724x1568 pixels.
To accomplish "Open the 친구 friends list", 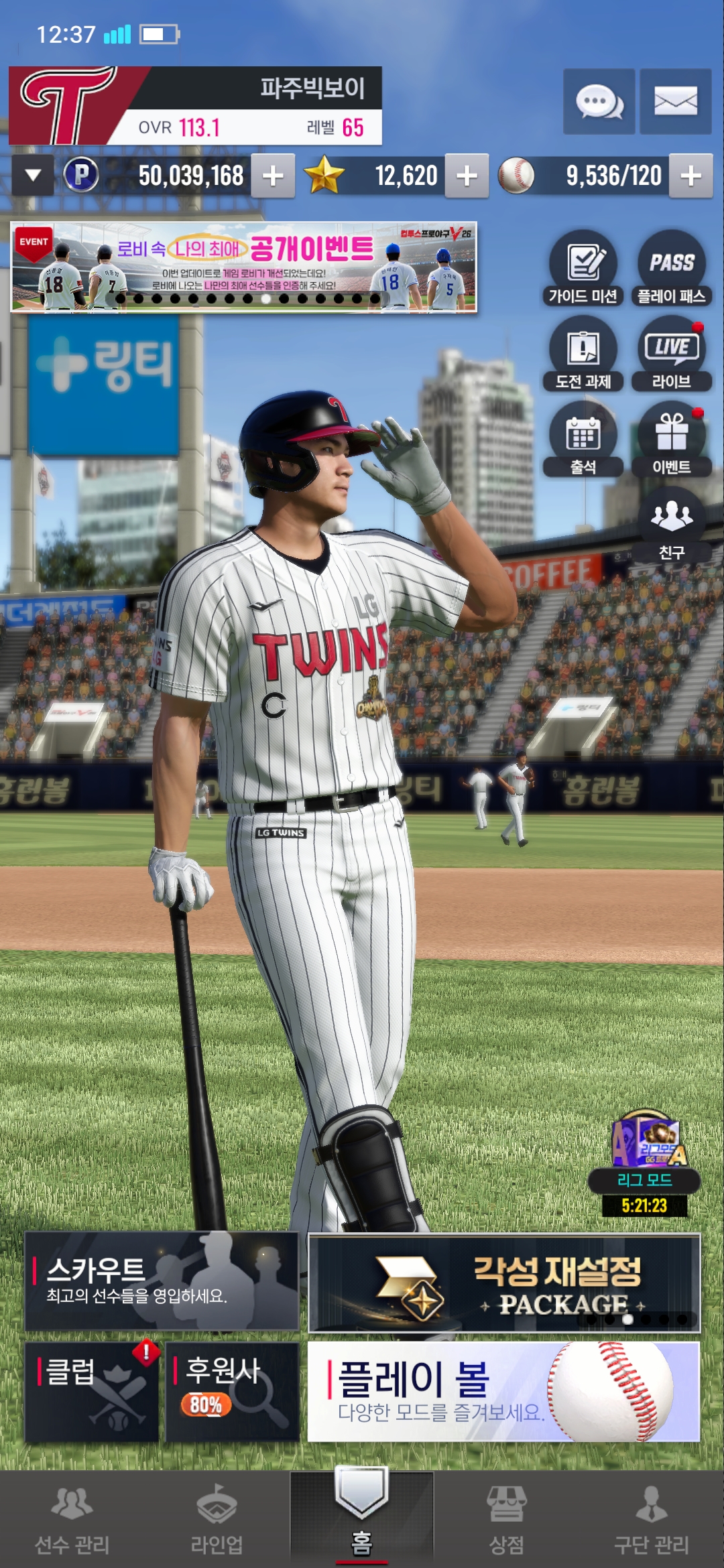I will coord(671,524).
